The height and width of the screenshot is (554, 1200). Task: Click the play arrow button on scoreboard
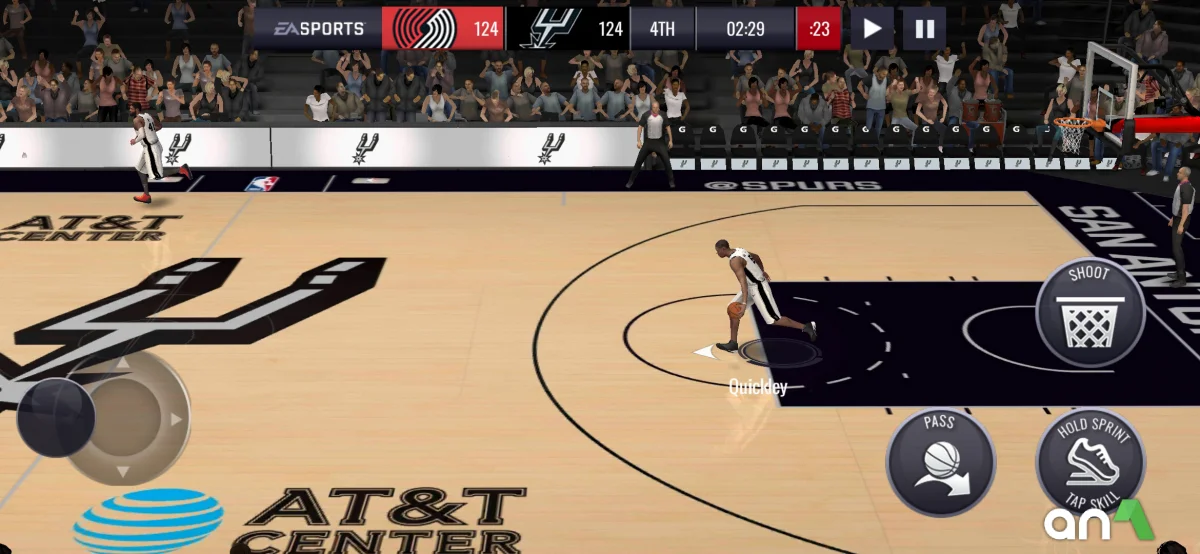click(x=872, y=29)
